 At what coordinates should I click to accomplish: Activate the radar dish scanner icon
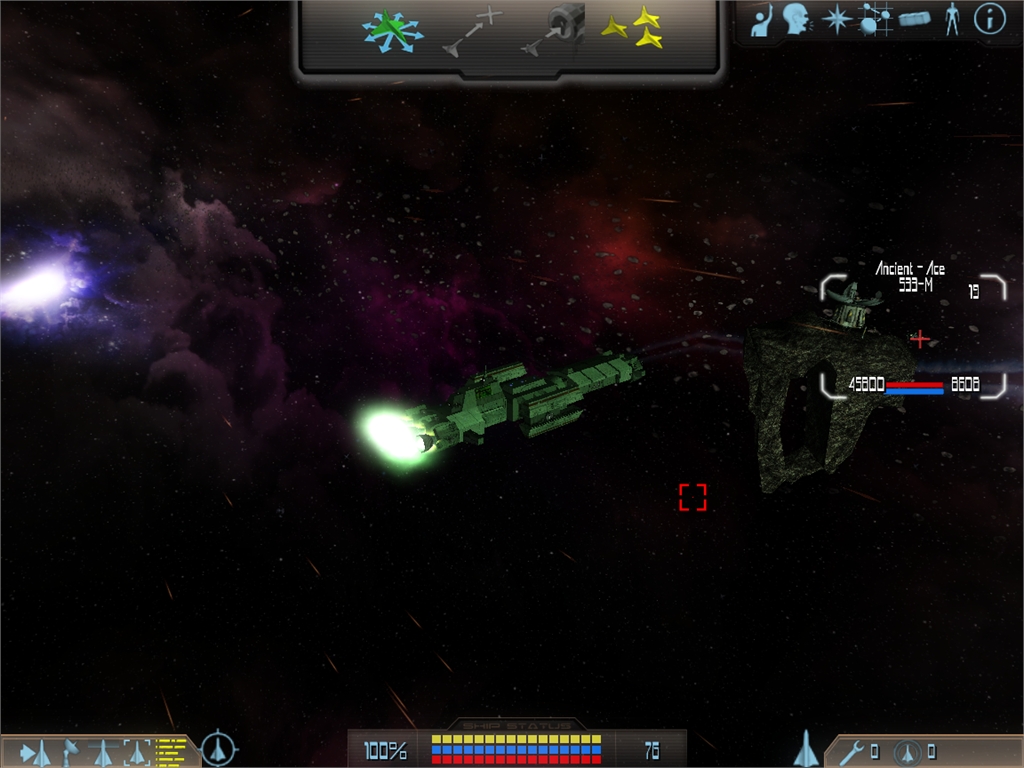tap(71, 751)
